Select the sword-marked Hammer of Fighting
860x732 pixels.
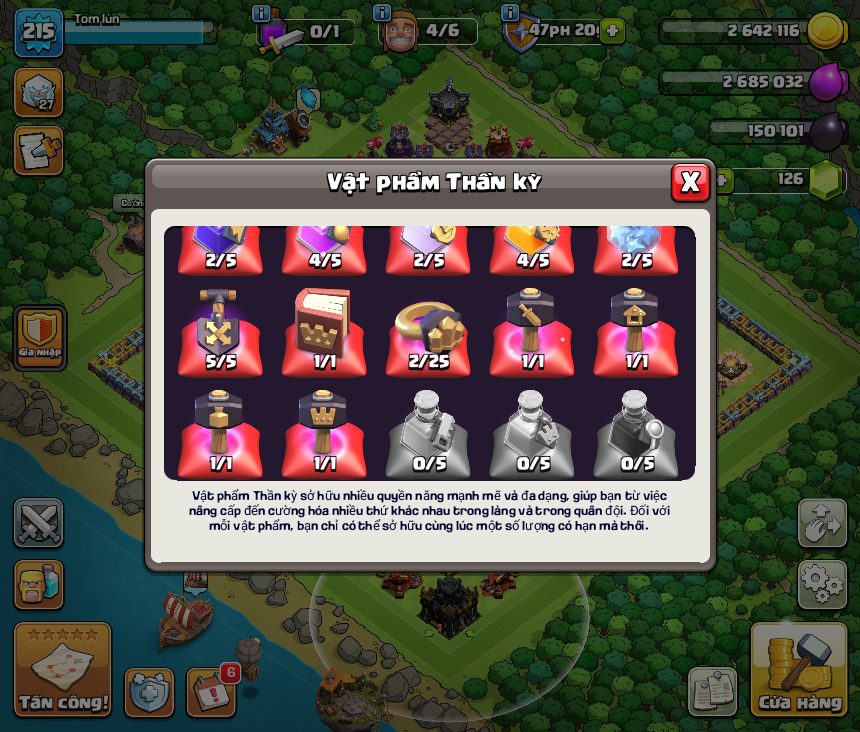coord(532,331)
